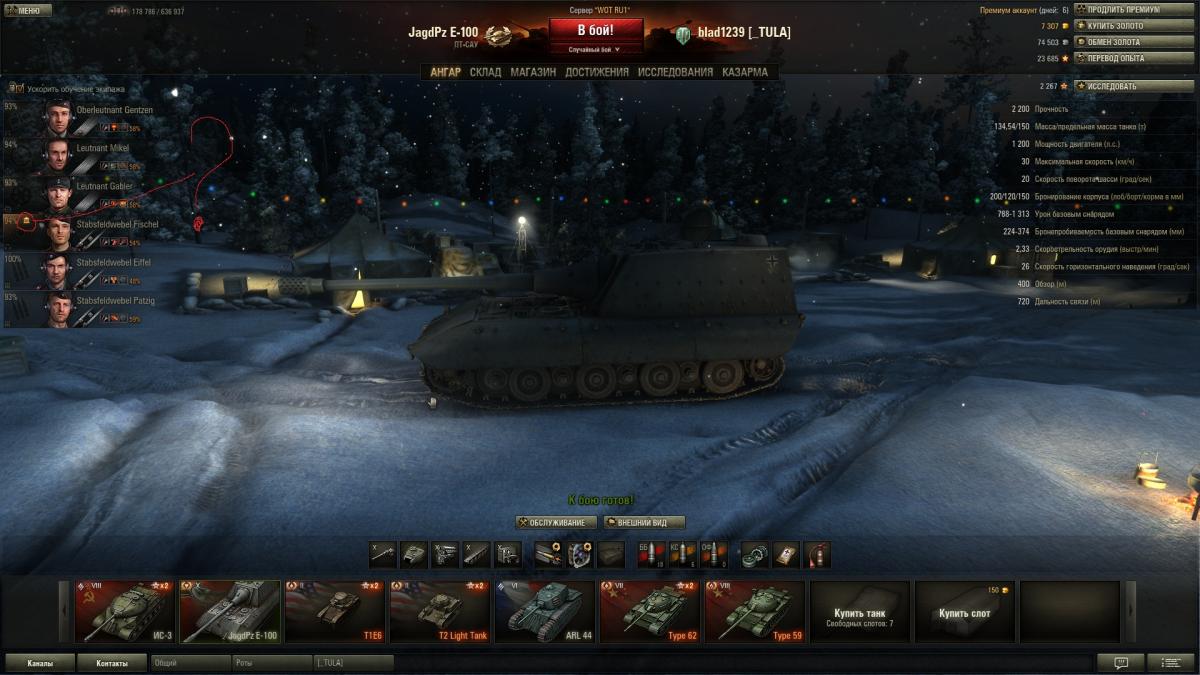Open the Контакты panel
This screenshot has height=675, width=1200.
(112, 662)
